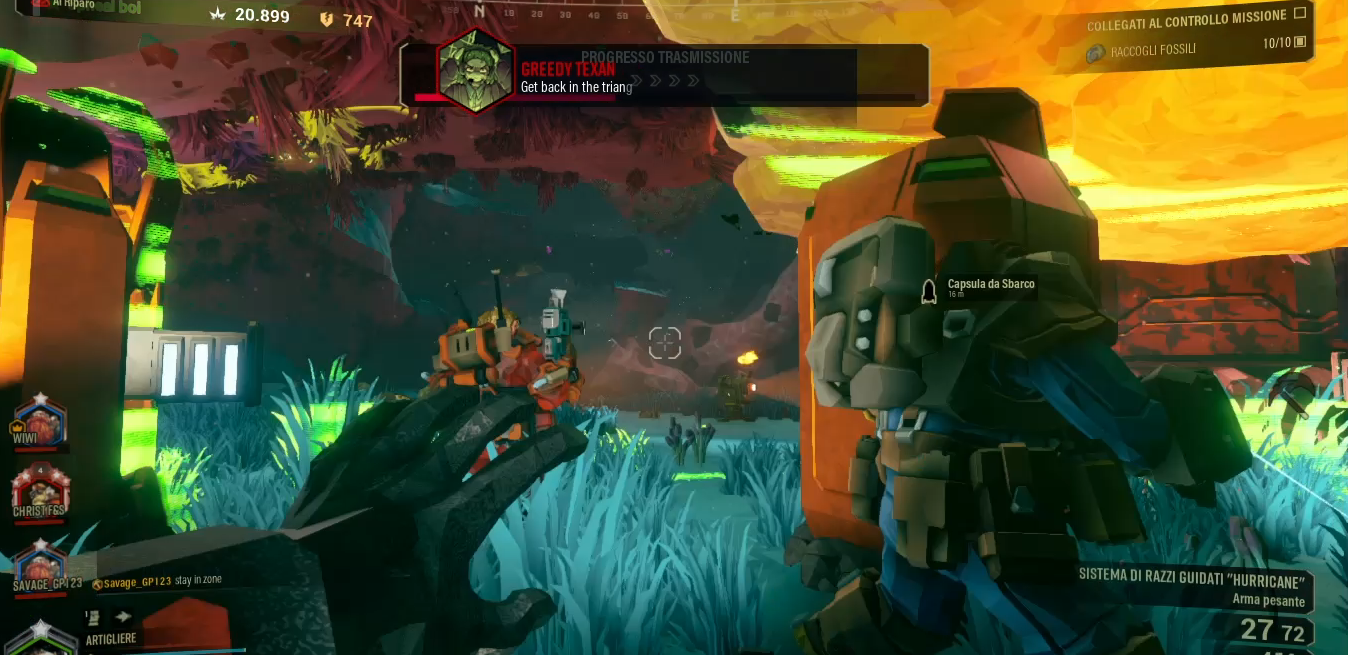
Task: Select the Capsula da Sbarco waypoint marker
Action: tap(928, 290)
